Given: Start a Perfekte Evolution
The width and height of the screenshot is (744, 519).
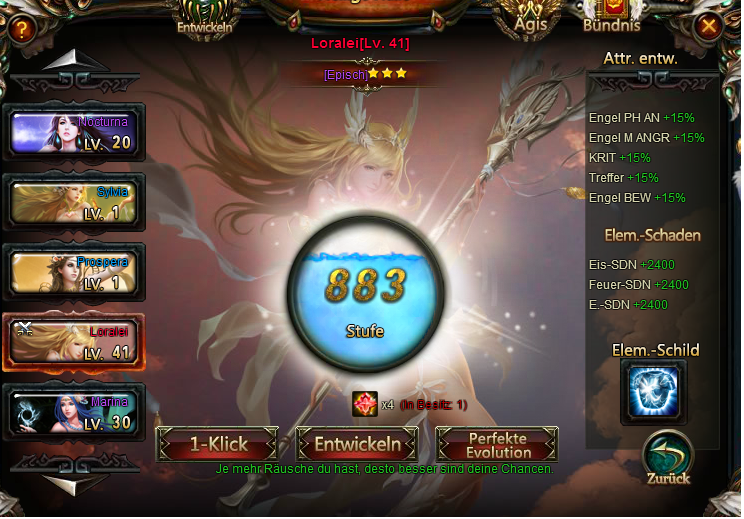Looking at the screenshot, I should 497,444.
